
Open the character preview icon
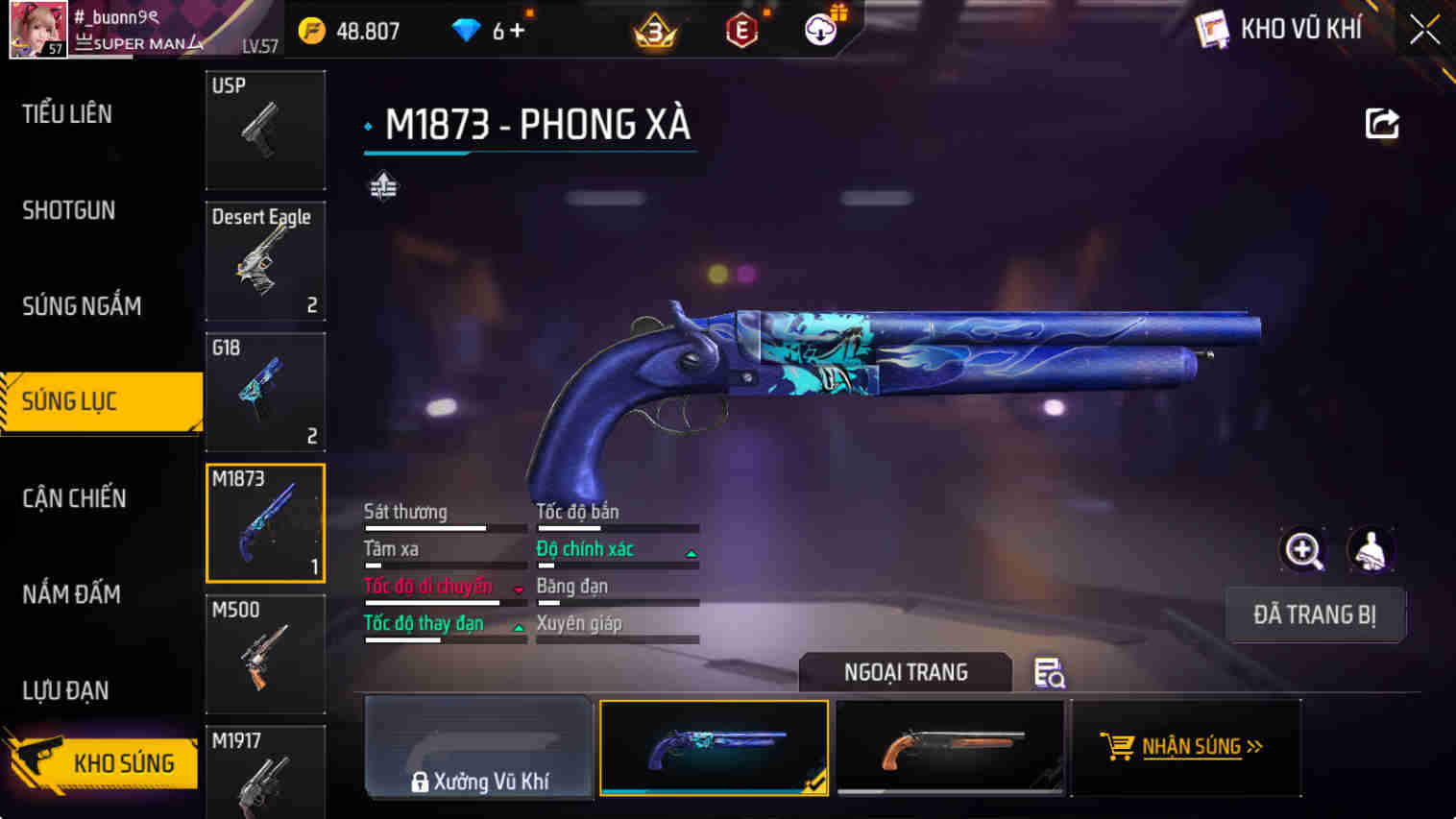pyautogui.click(x=1372, y=551)
